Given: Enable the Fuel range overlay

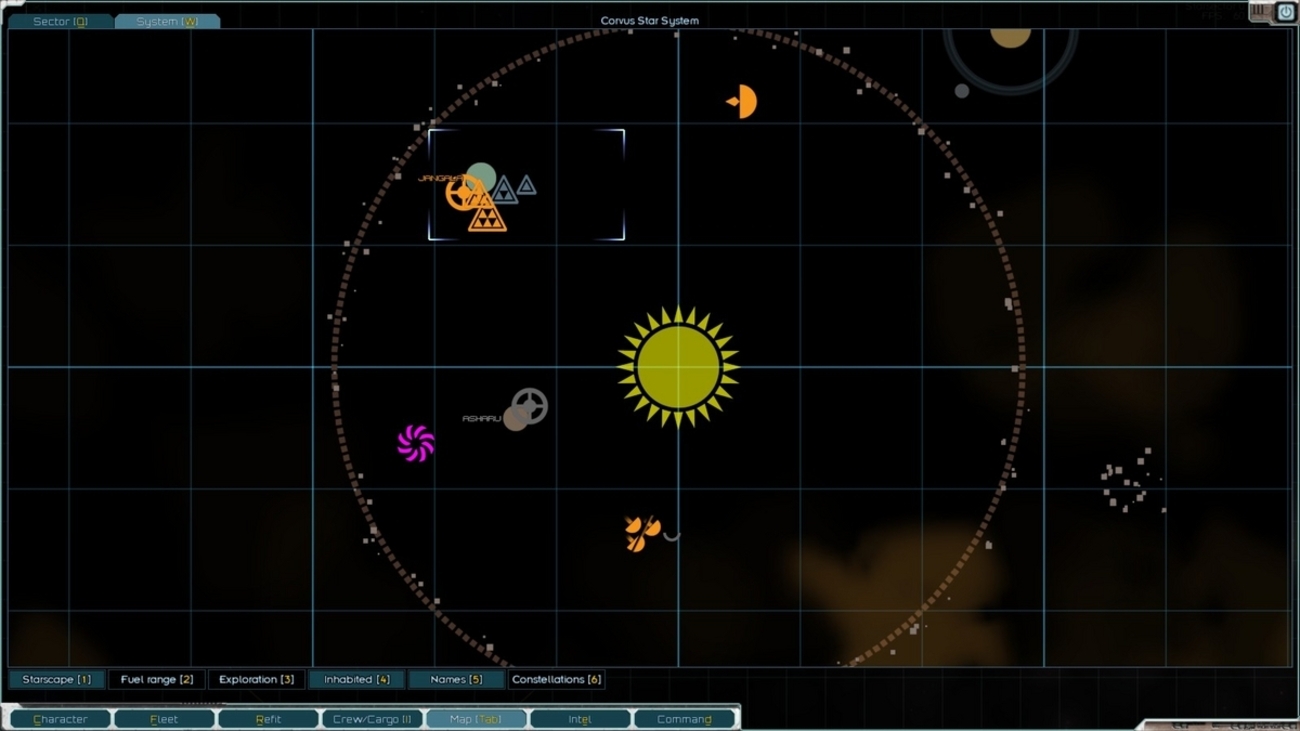Looking at the screenshot, I should [157, 680].
